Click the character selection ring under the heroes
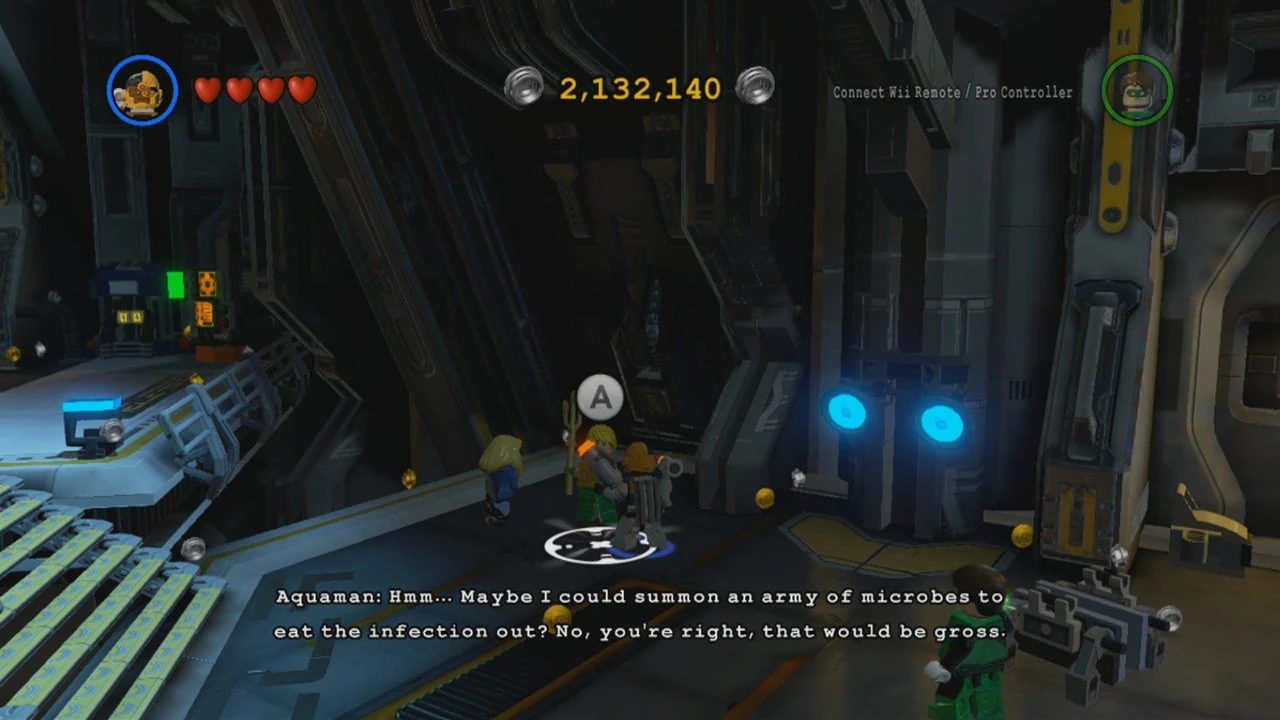The width and height of the screenshot is (1280, 720). point(600,543)
